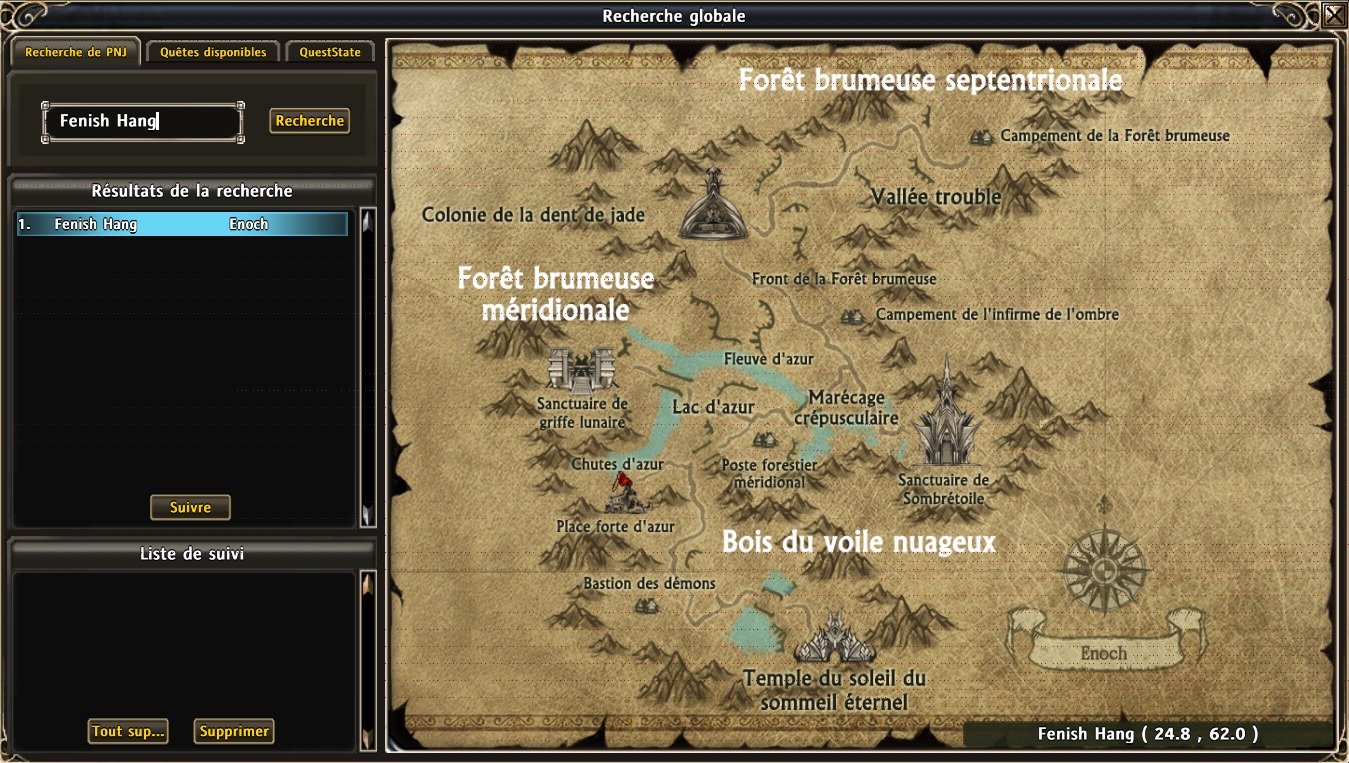Select the Fenish Hang search result

[x=182, y=224]
